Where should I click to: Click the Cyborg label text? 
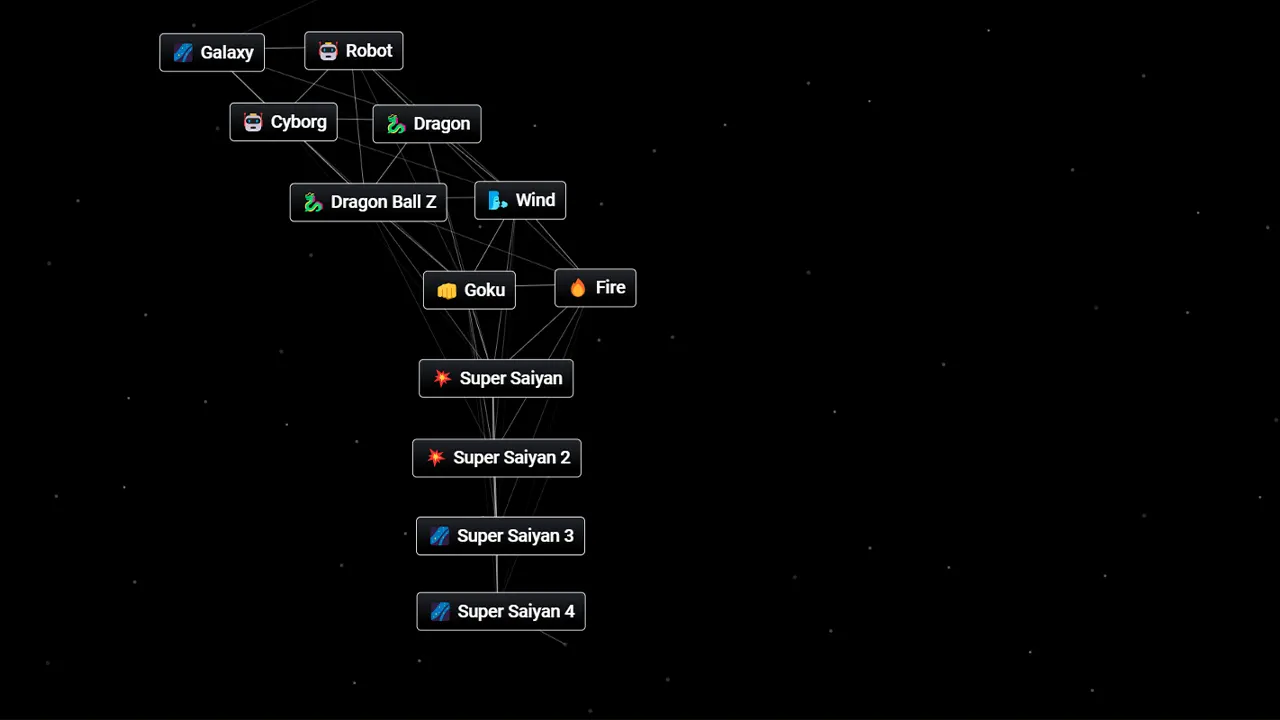click(x=298, y=121)
